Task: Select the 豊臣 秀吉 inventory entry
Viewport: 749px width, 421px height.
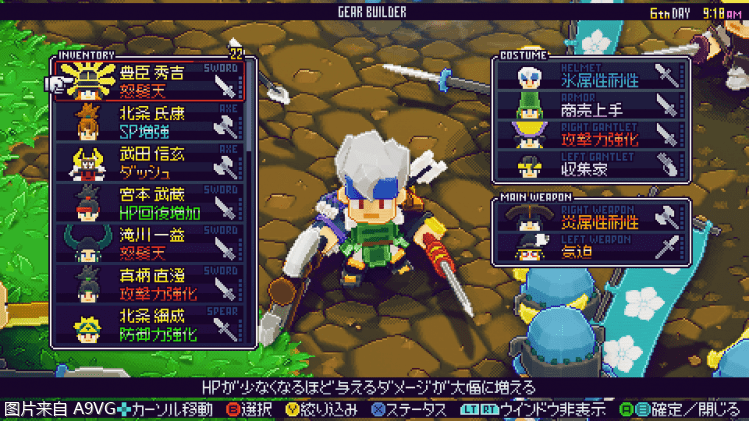Action: point(150,81)
